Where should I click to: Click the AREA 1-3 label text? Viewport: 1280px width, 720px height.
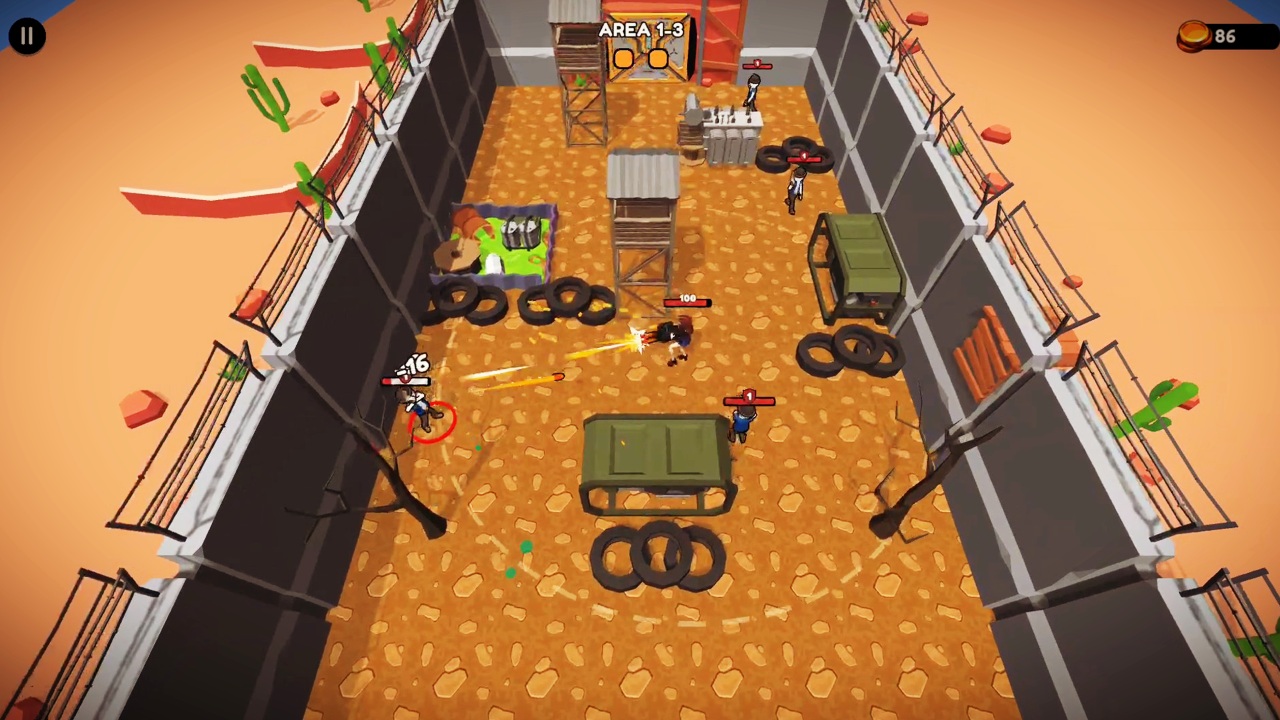tap(641, 29)
